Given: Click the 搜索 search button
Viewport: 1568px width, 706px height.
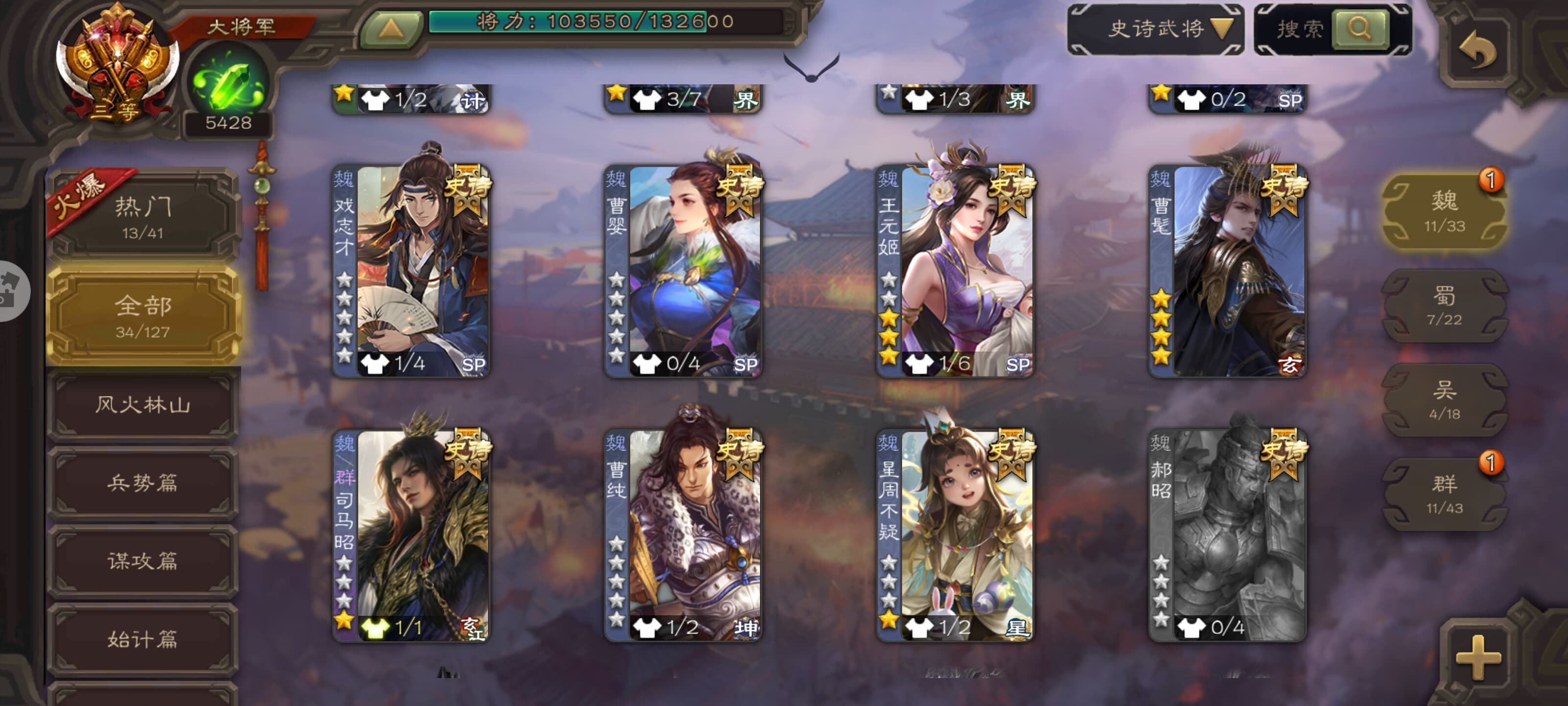Looking at the screenshot, I should 1359,28.
